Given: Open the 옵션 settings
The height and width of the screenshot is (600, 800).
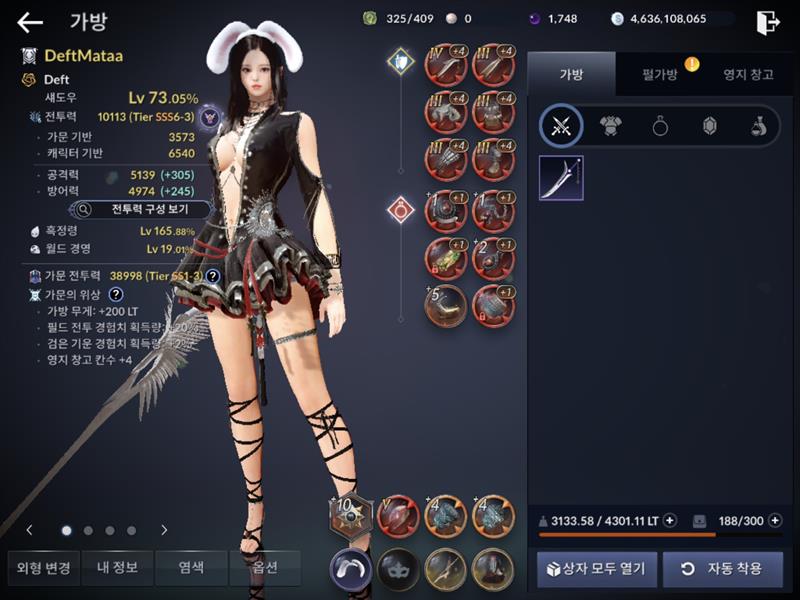Looking at the screenshot, I should (265, 568).
